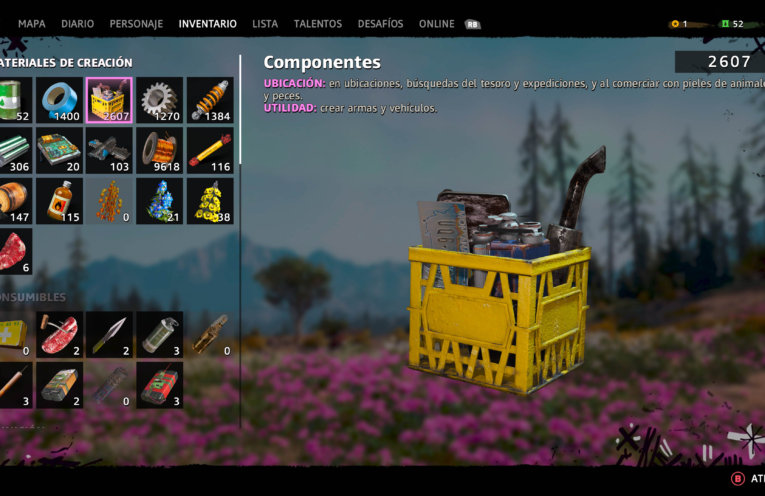The image size is (765, 496).
Task: Switch to the Diario tab
Action: 77,24
